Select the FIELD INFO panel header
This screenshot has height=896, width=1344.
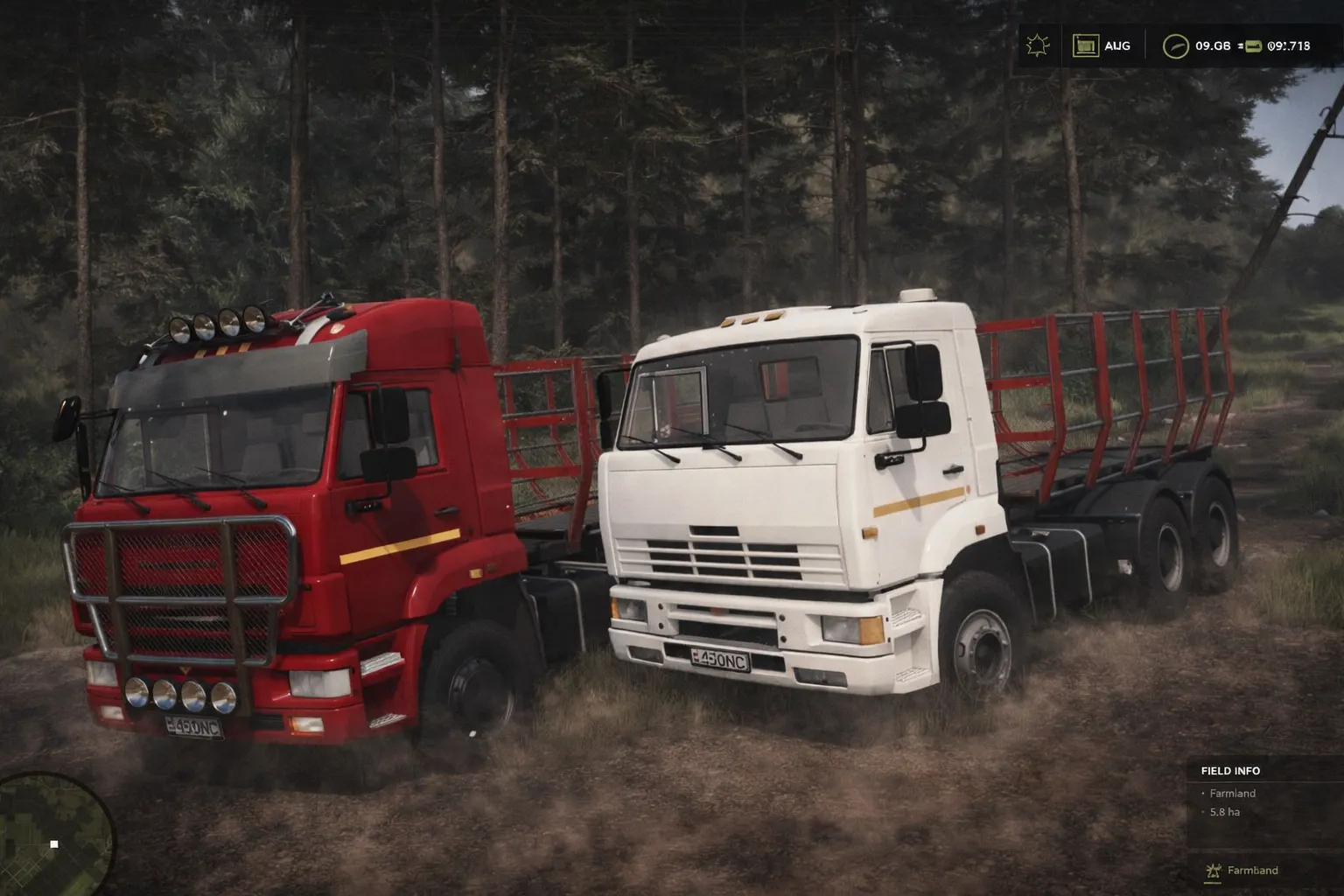click(1230, 771)
